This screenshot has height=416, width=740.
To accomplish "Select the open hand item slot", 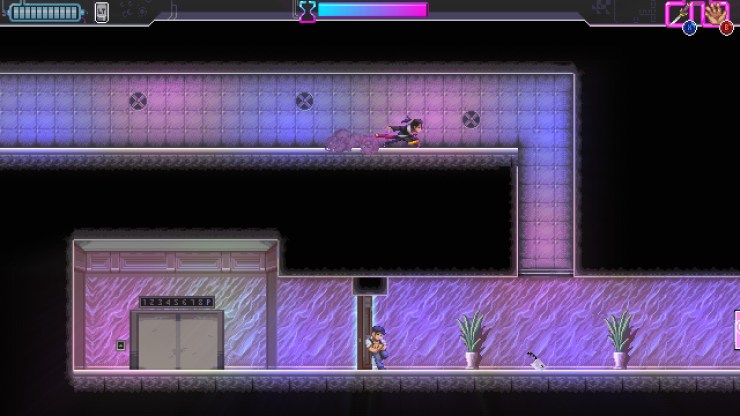I will pos(716,14).
